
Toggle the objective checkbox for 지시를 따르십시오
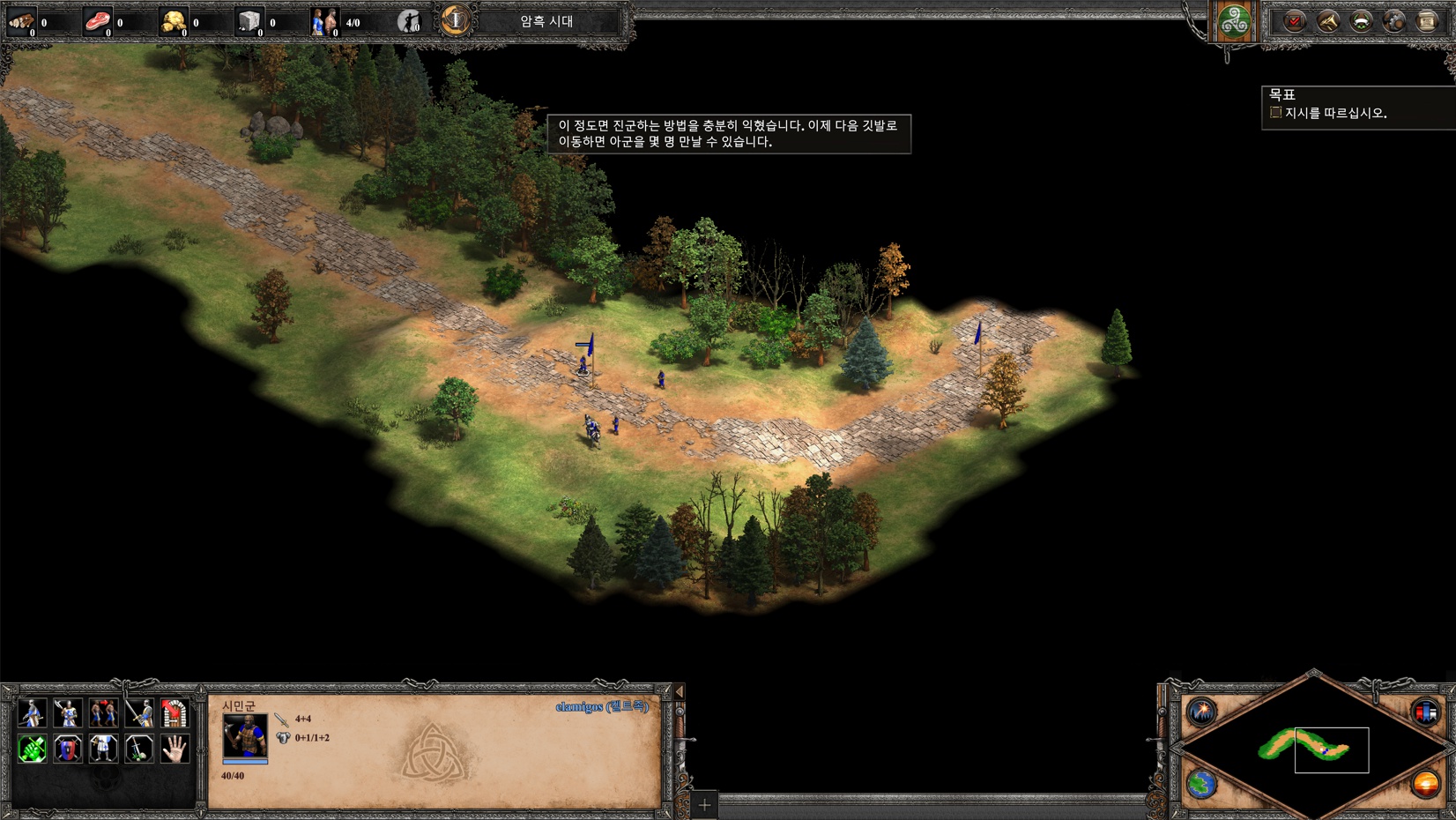click(x=1275, y=113)
